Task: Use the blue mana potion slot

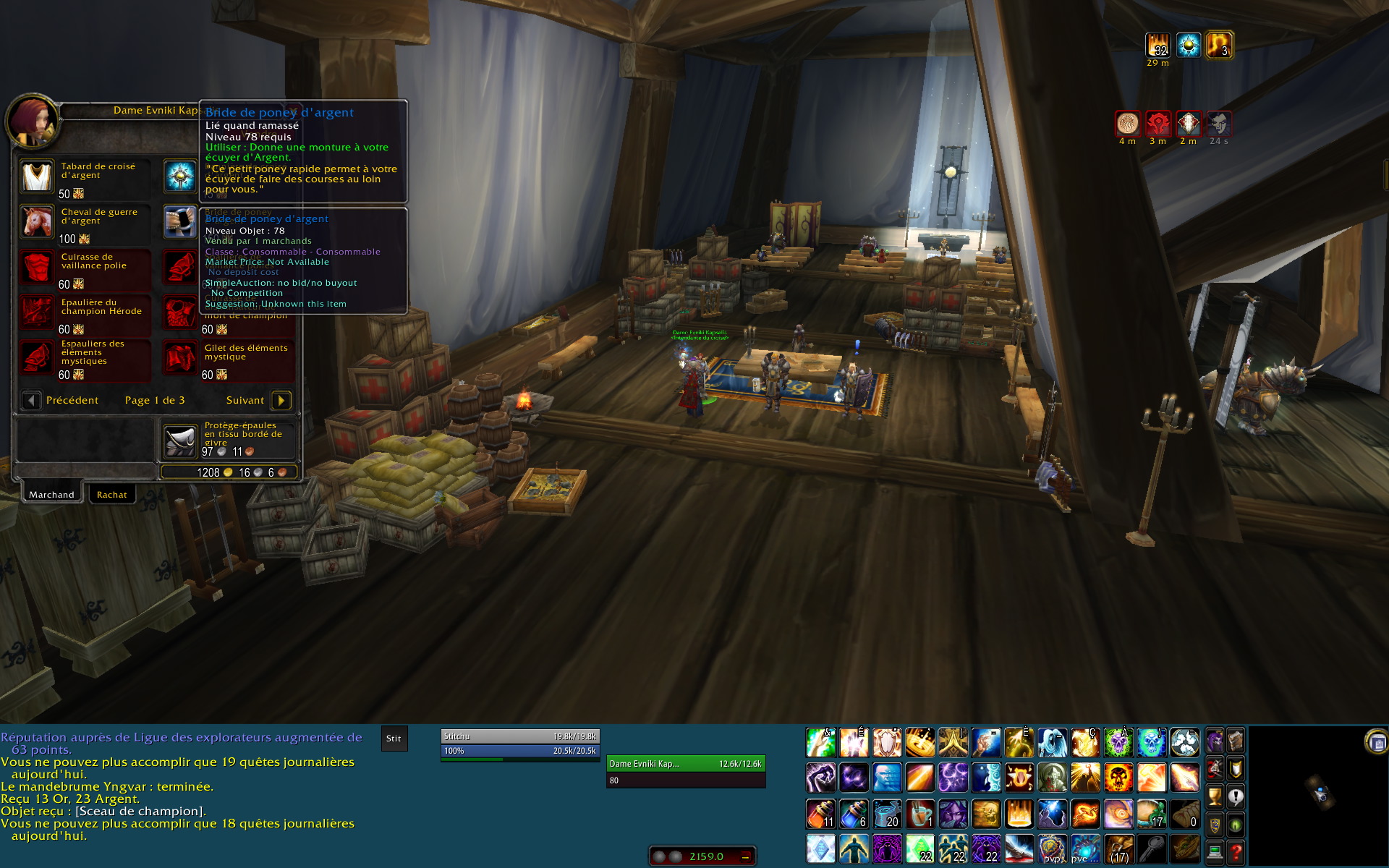Action: tap(854, 814)
